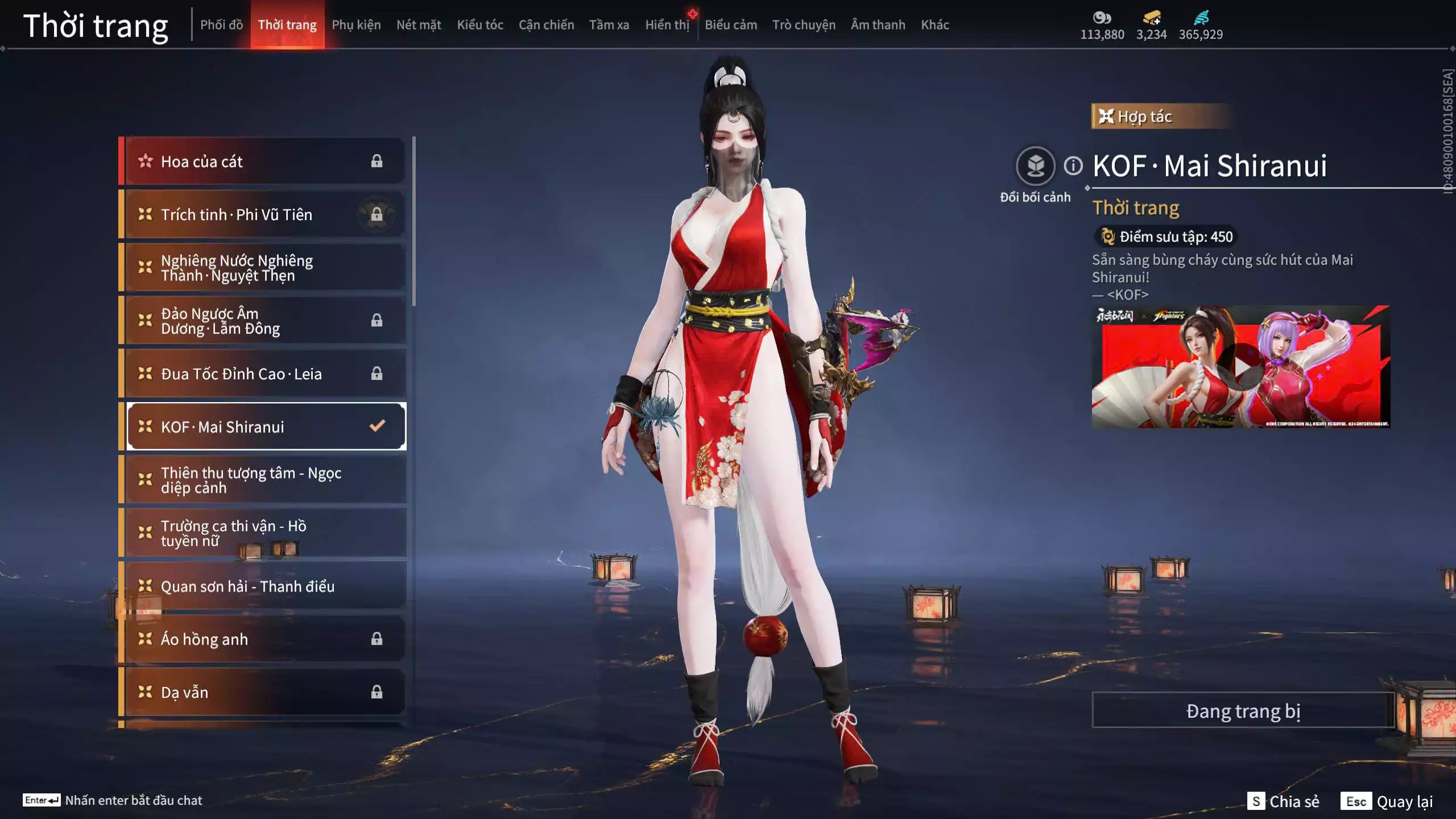This screenshot has height=819, width=1456.
Task: Go to the Kiểu tóc tab
Action: [480, 25]
